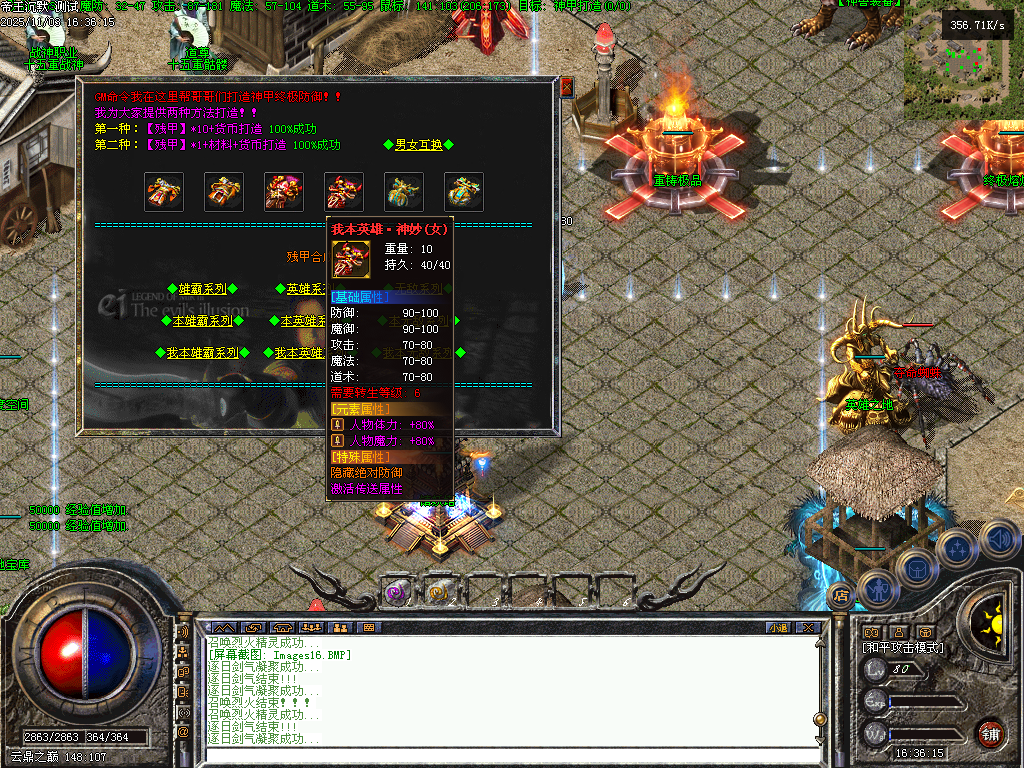Click the 小退 logout button

tap(778, 627)
